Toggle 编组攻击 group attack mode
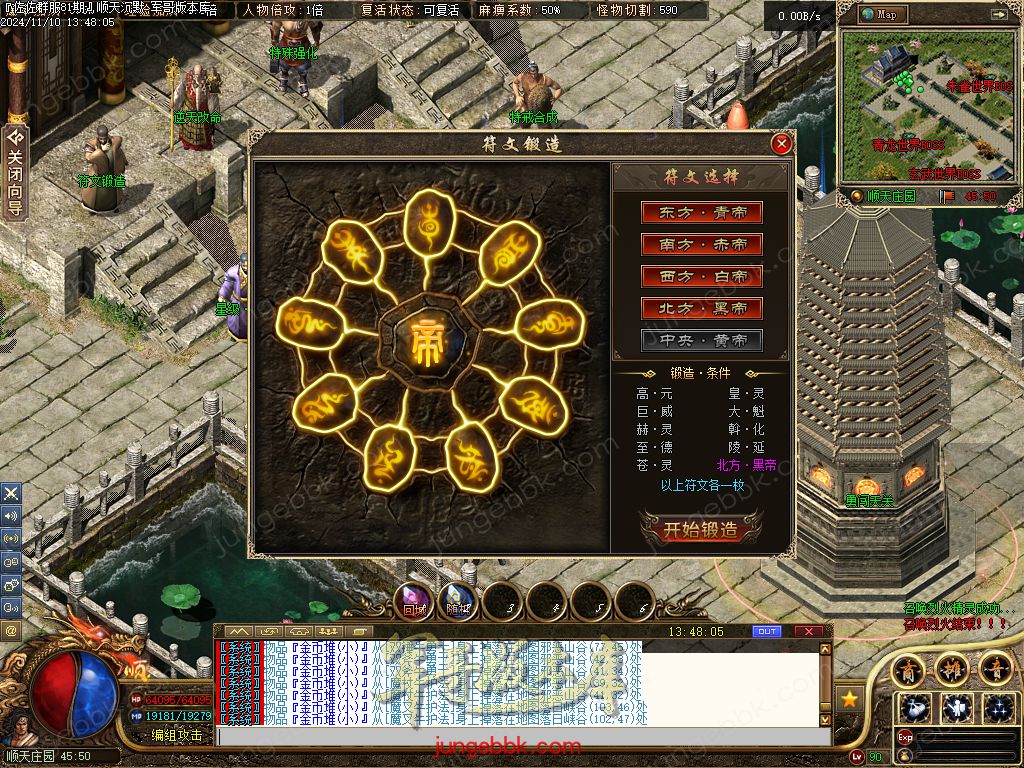1024x768 pixels. [177, 735]
